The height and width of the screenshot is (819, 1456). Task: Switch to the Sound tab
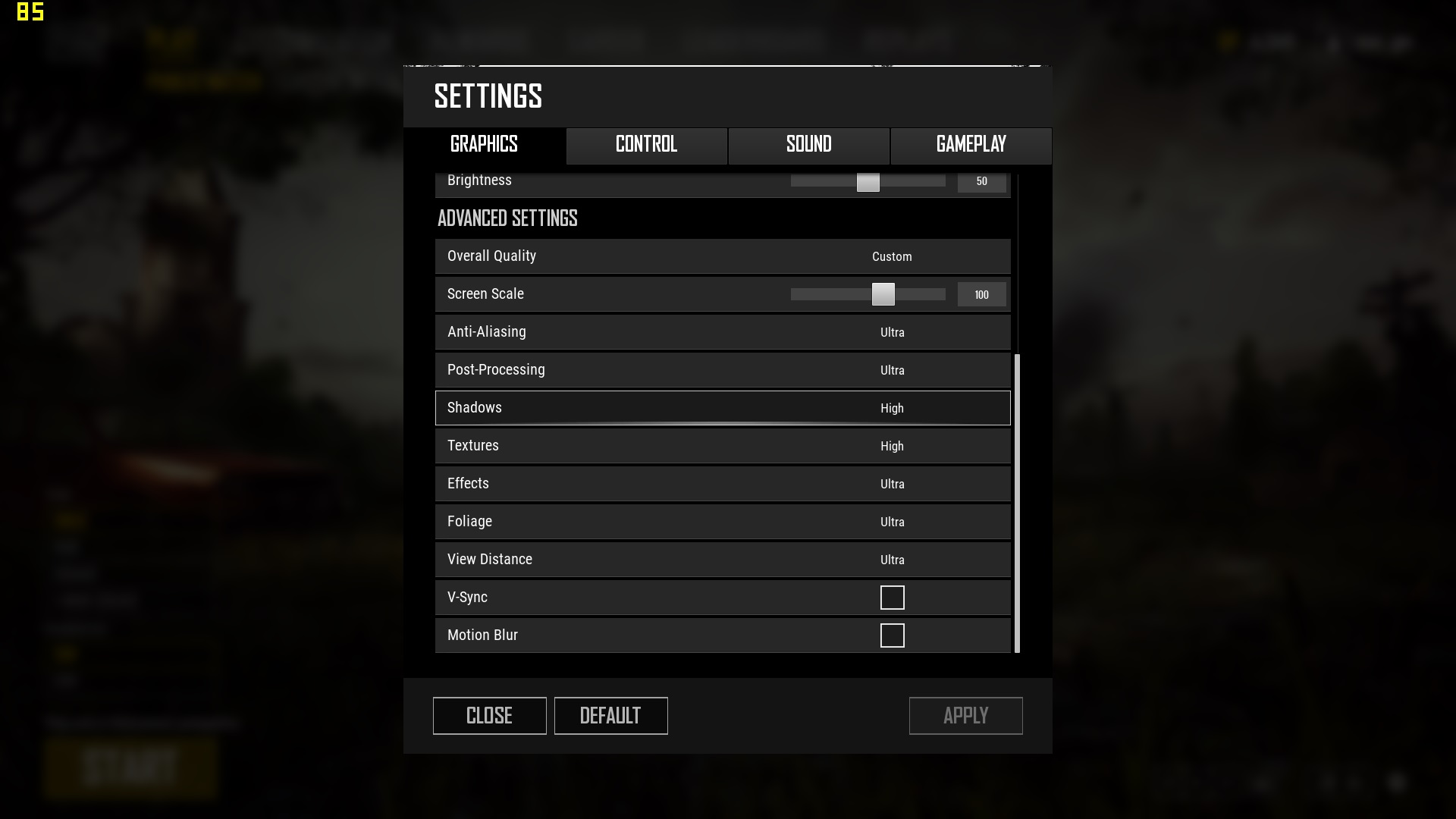pos(808,146)
